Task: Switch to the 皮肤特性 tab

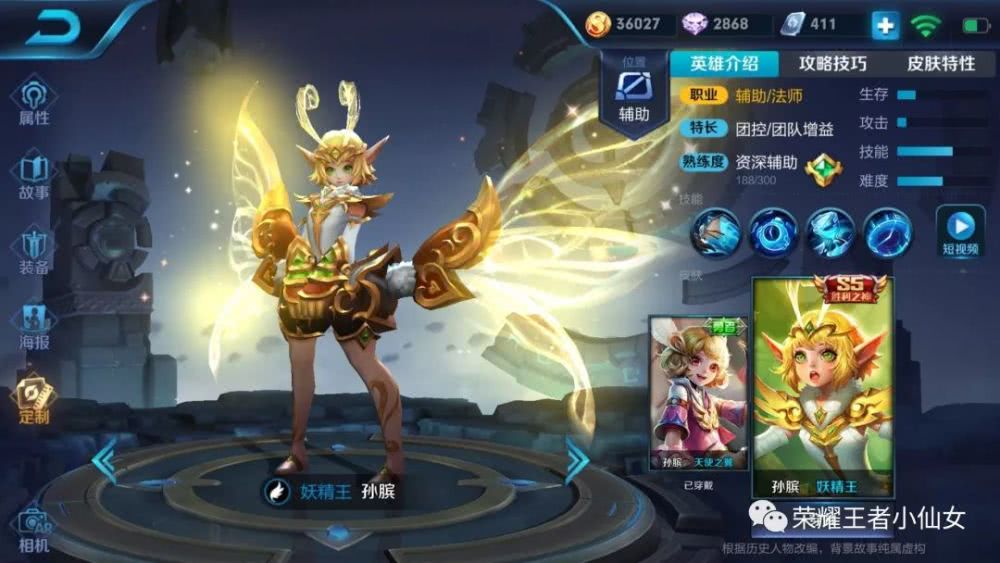Action: tap(940, 63)
